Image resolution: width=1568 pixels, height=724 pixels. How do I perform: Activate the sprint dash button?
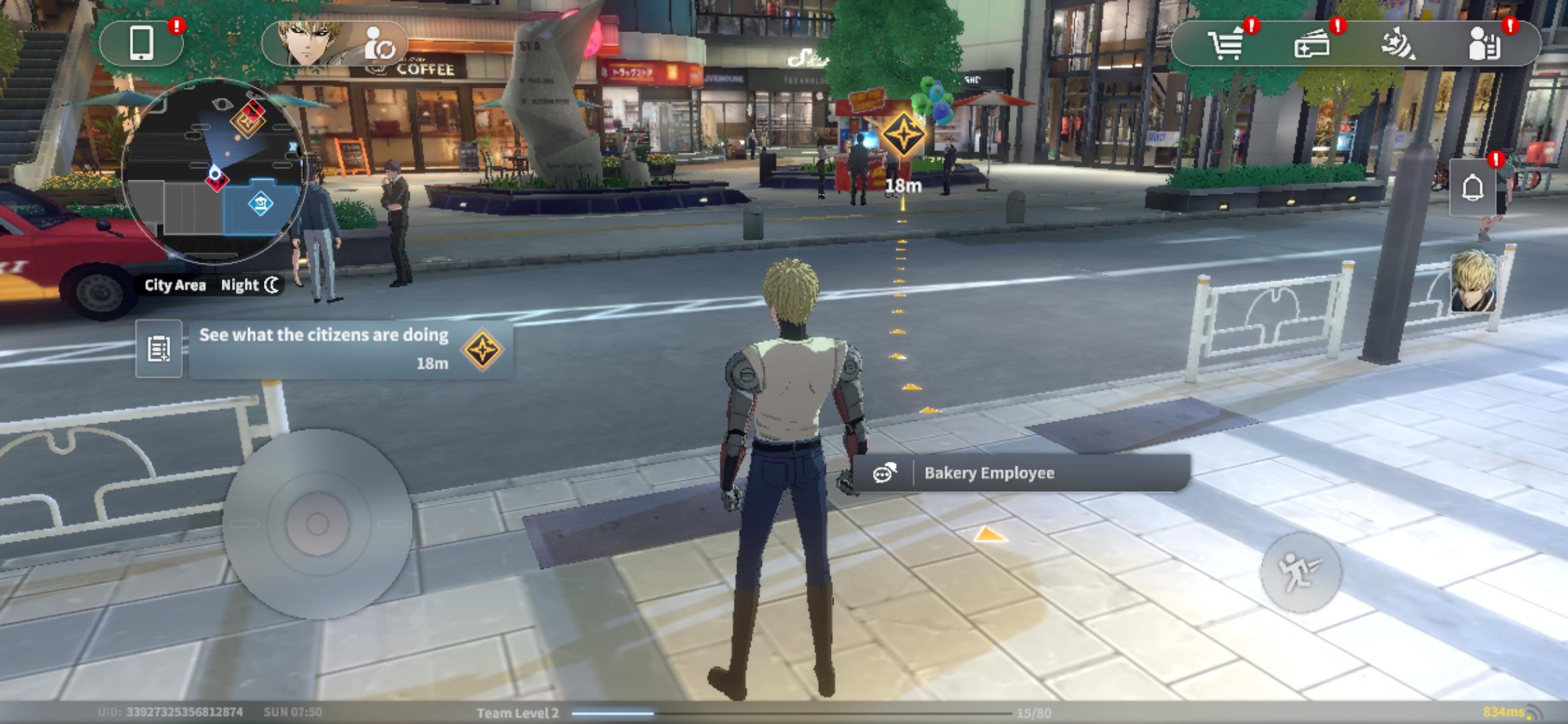[x=1300, y=572]
